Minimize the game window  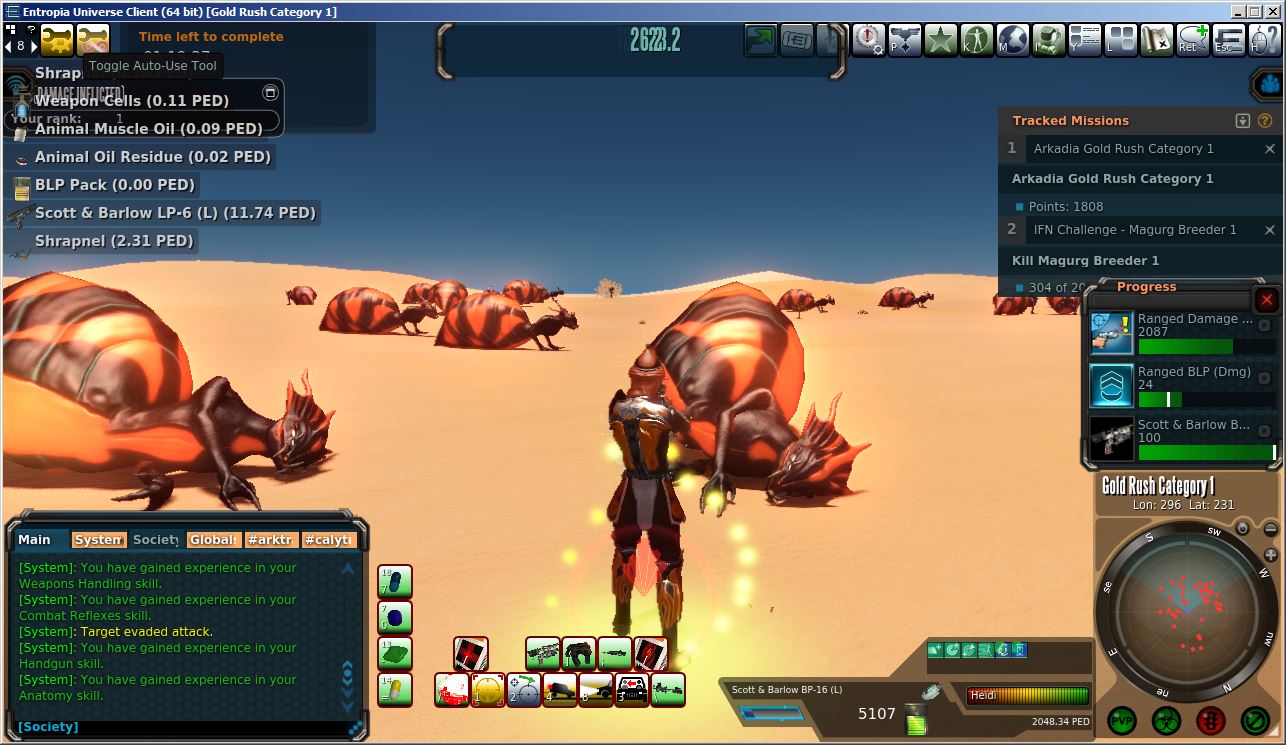(1238, 12)
